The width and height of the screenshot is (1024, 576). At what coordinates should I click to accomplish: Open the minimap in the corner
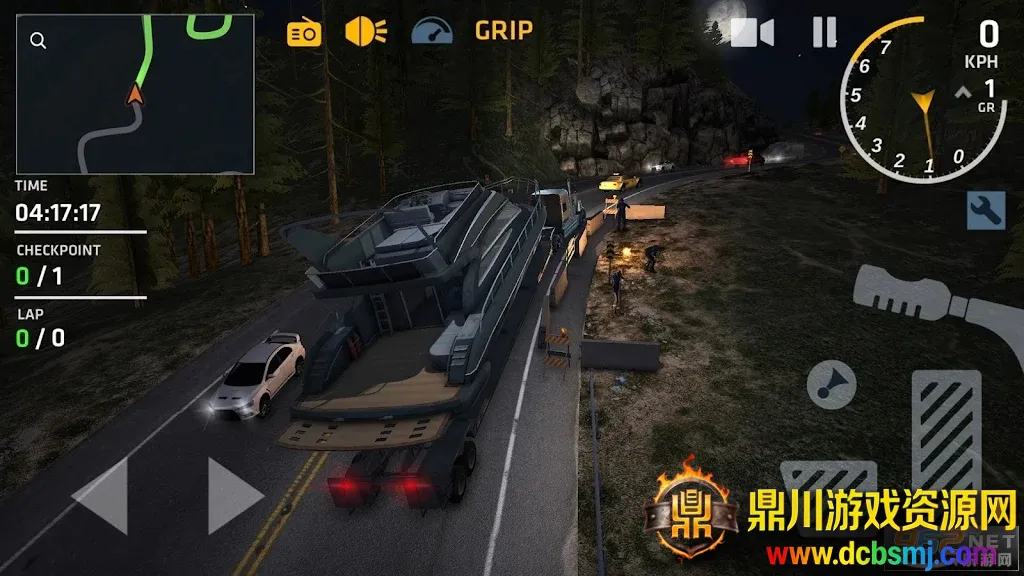click(135, 93)
